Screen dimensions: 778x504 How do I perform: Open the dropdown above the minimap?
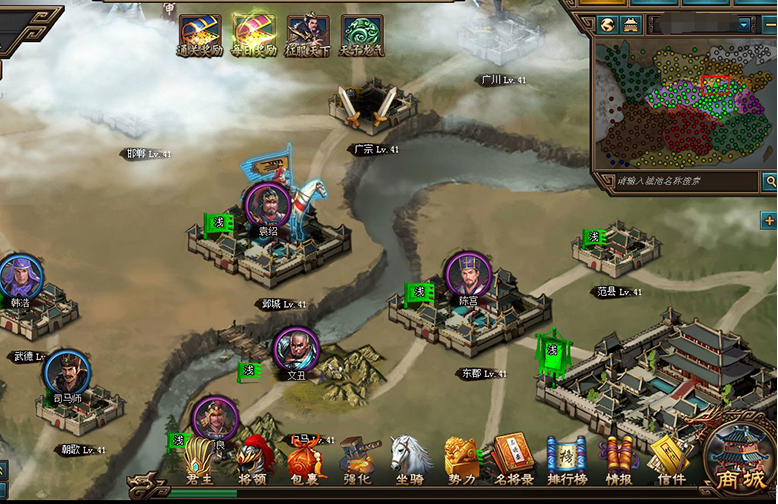click(743, 24)
